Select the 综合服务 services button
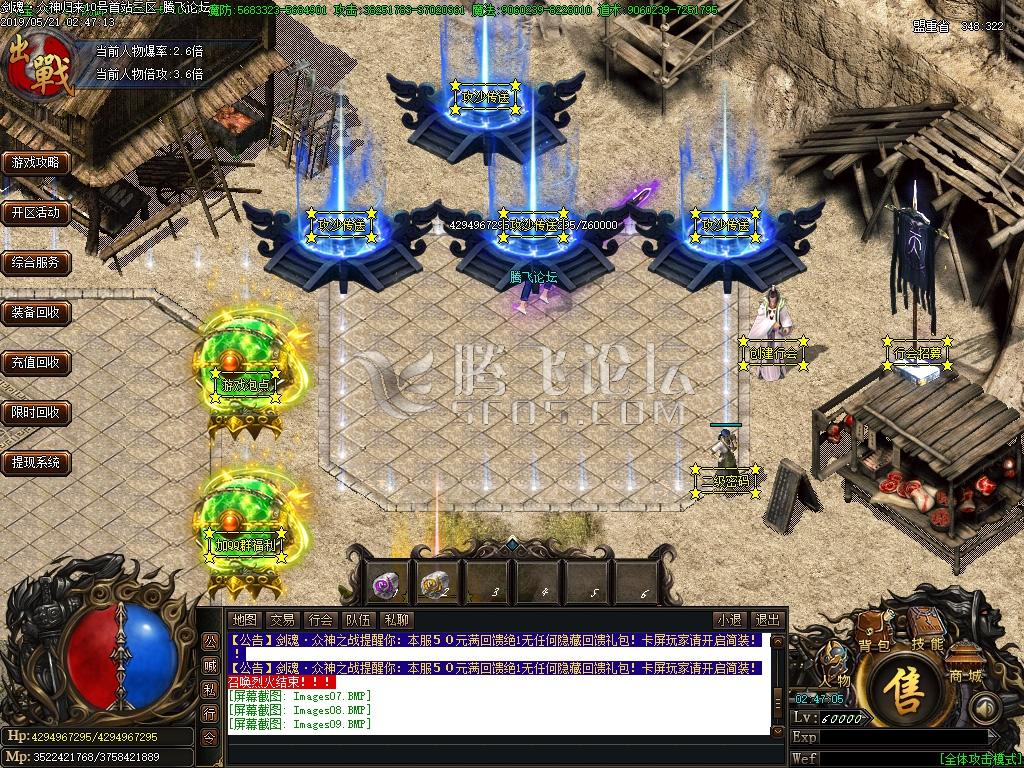1024x768 pixels. click(36, 263)
